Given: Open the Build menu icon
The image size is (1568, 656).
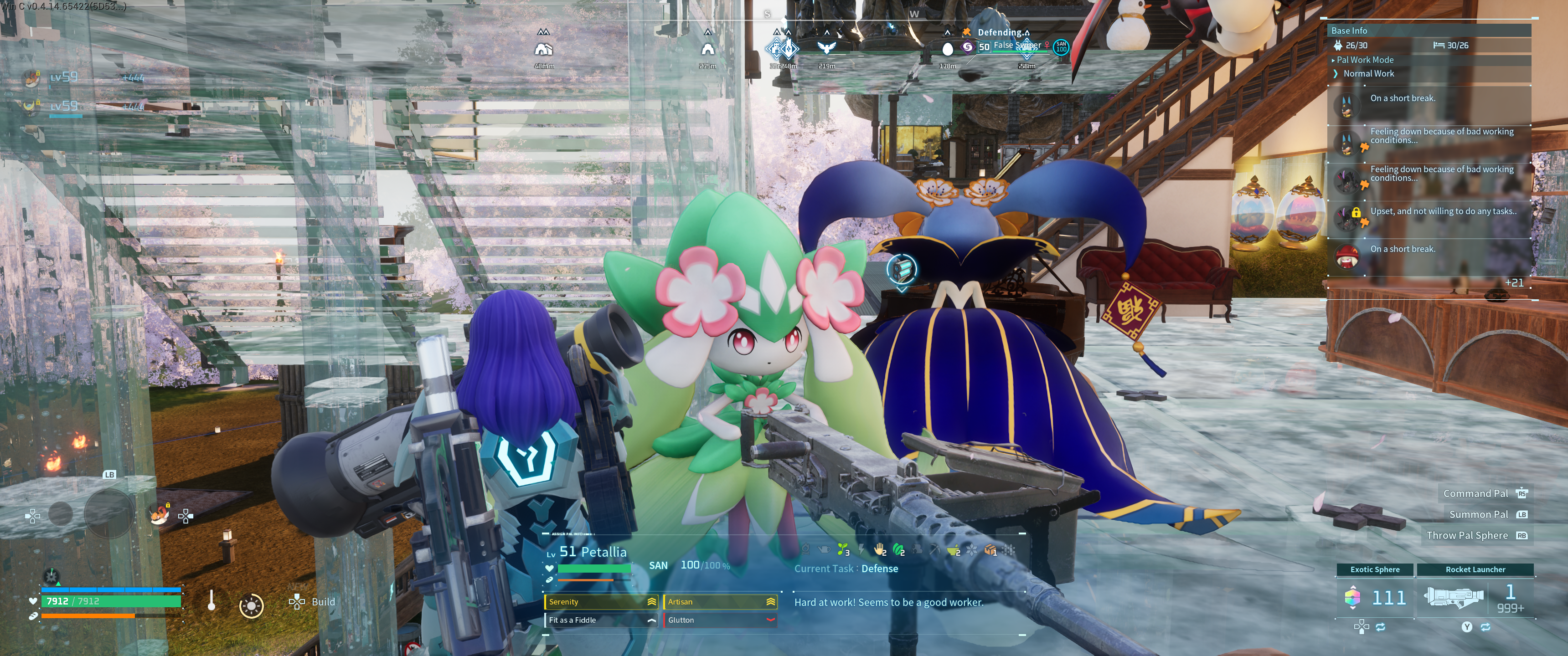Looking at the screenshot, I should (297, 602).
